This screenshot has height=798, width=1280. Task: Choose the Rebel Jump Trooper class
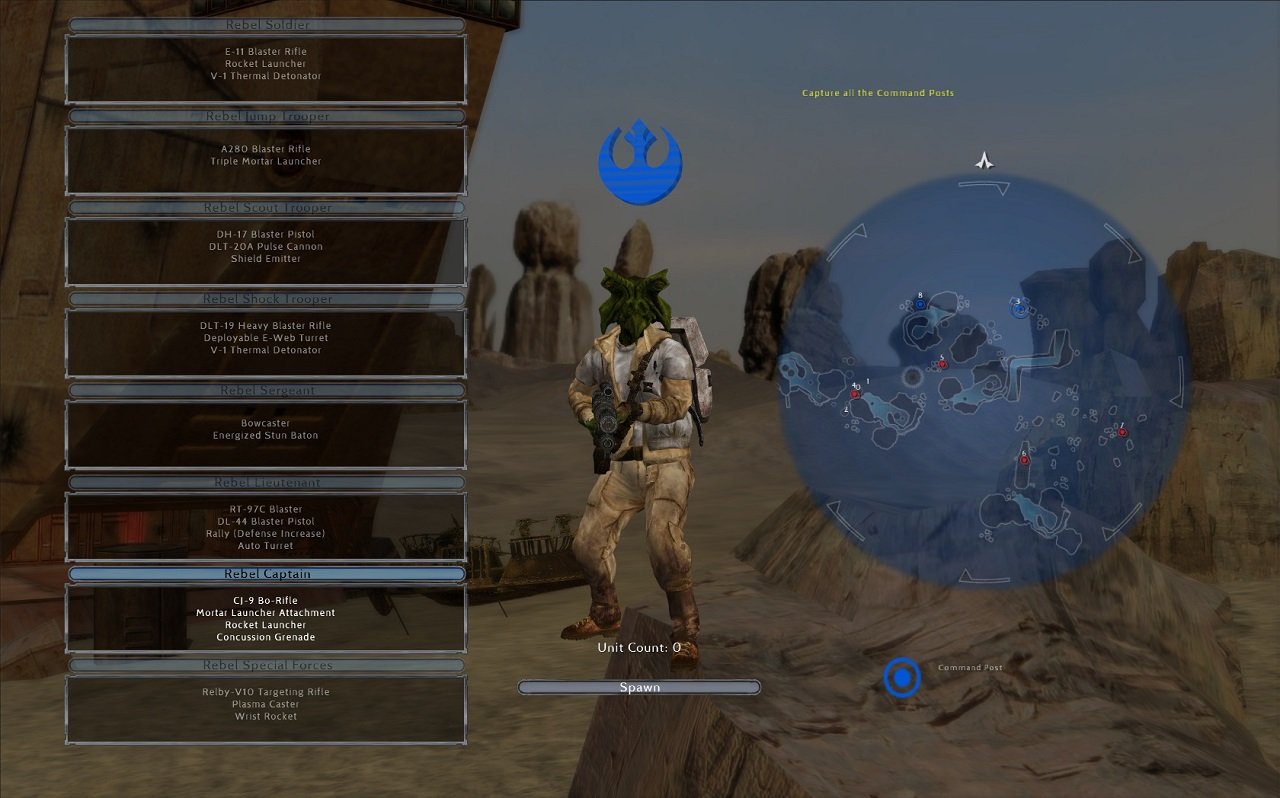pyautogui.click(x=266, y=116)
